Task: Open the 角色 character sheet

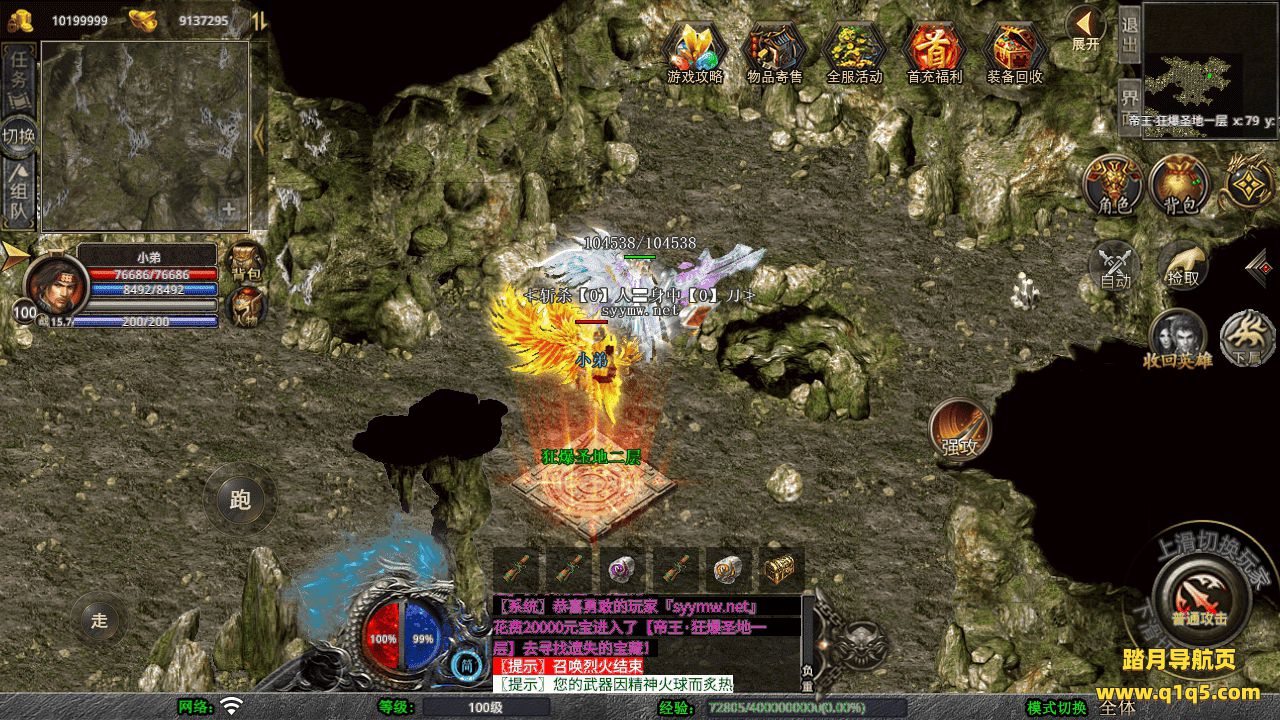Action: 1114,185
